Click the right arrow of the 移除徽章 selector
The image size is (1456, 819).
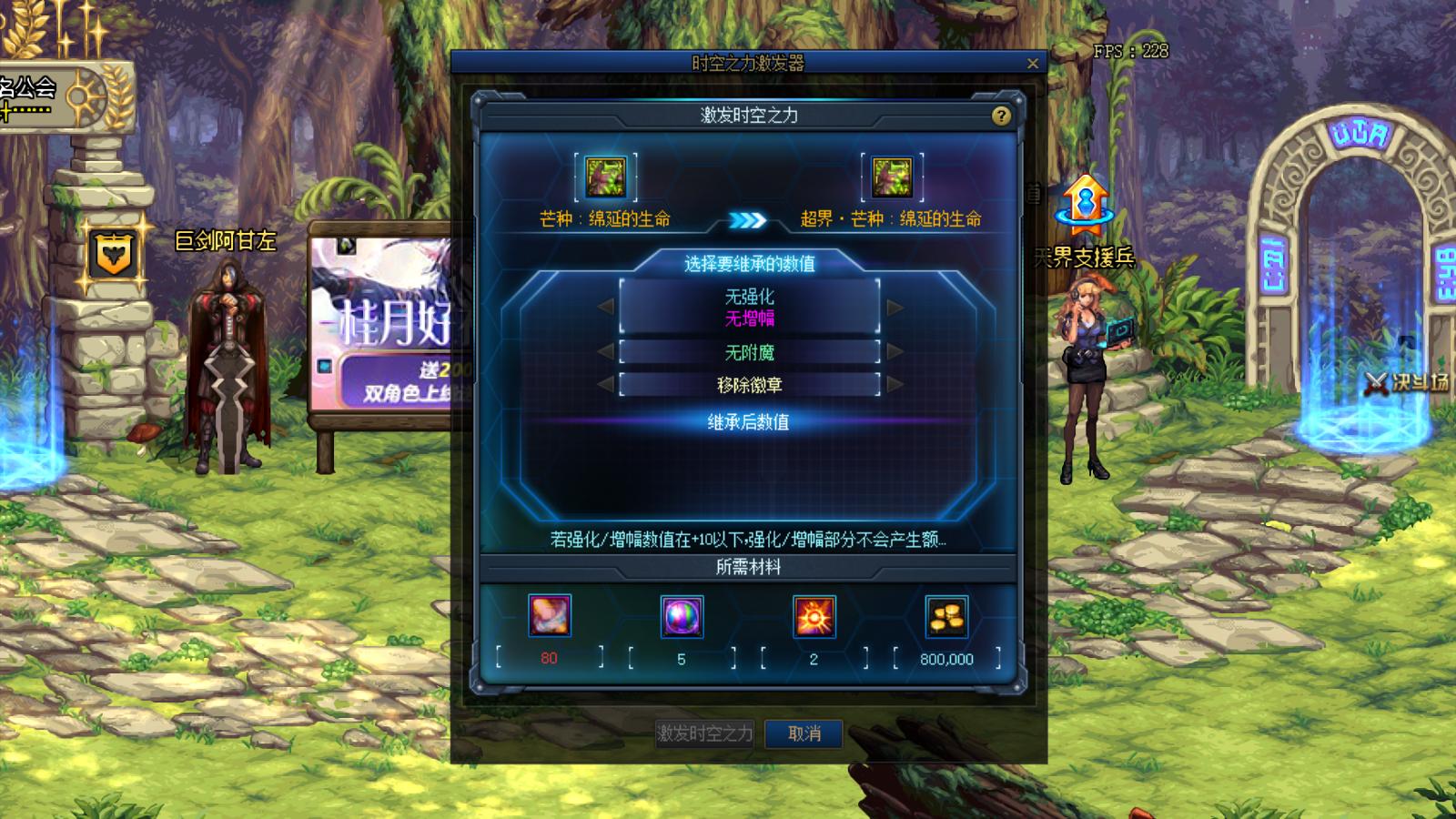point(893,384)
